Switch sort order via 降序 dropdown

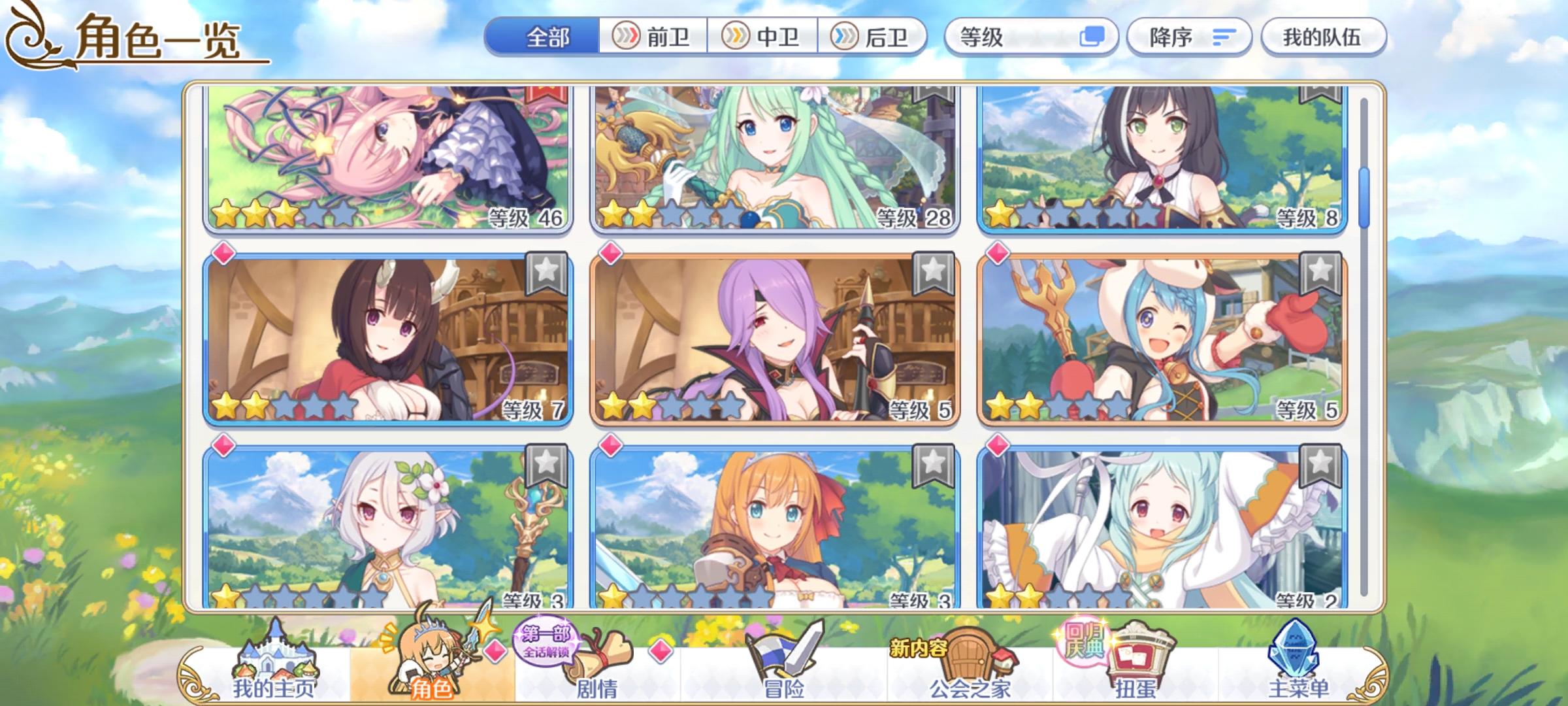(x=1190, y=38)
